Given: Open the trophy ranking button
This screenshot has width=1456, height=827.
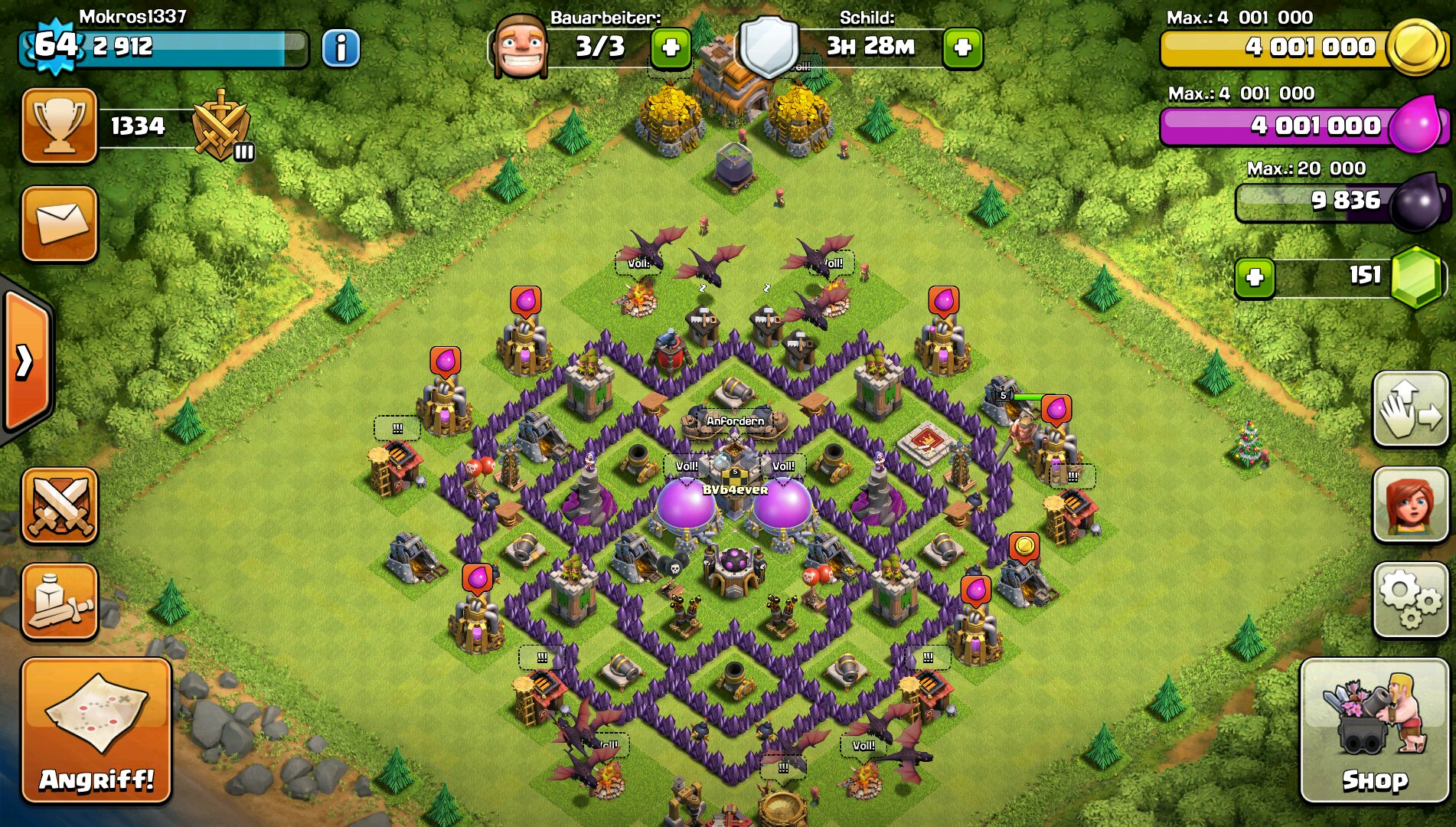Looking at the screenshot, I should click(60, 126).
